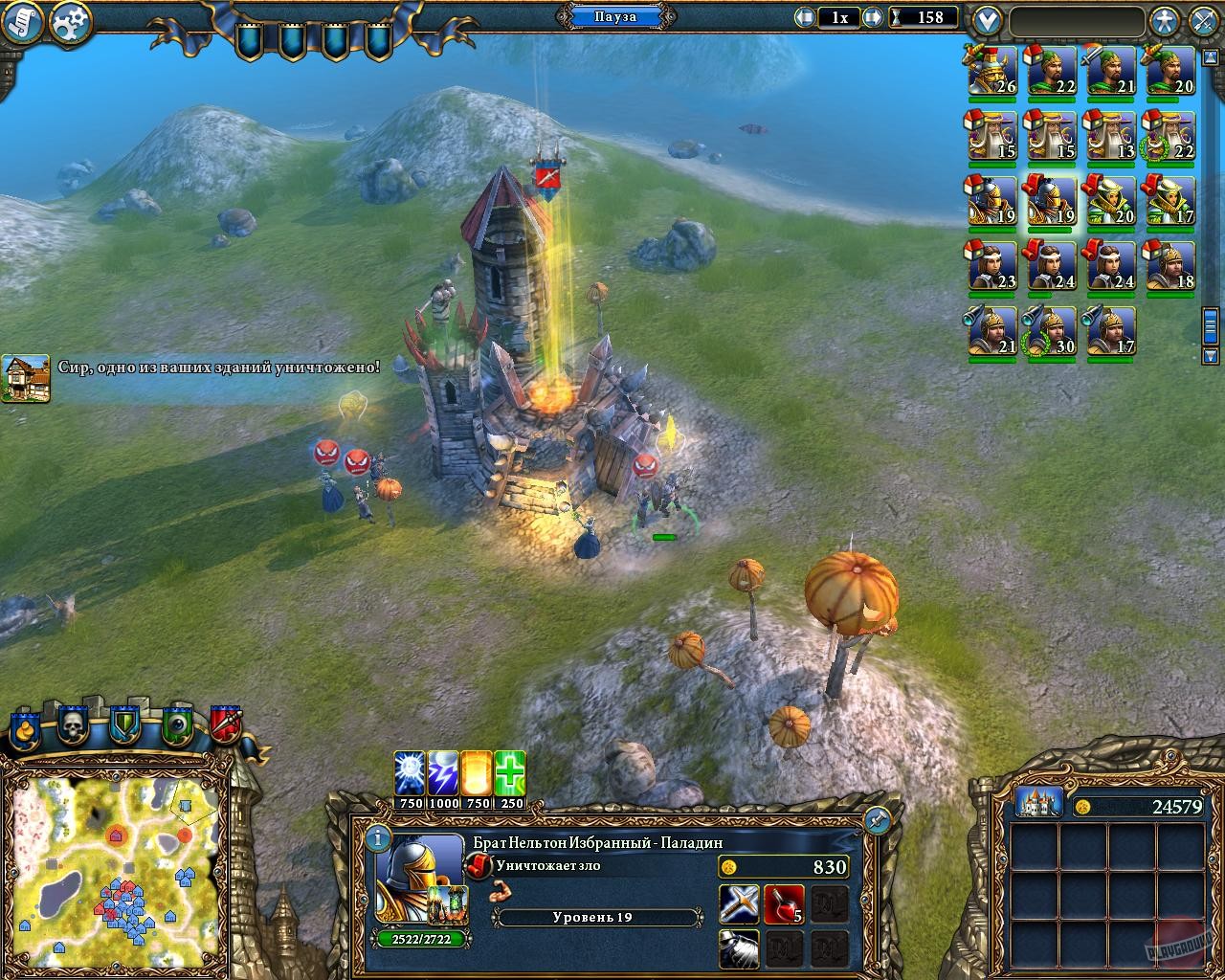Click Brother Nelton's health bar showing 2522/2722

click(419, 941)
